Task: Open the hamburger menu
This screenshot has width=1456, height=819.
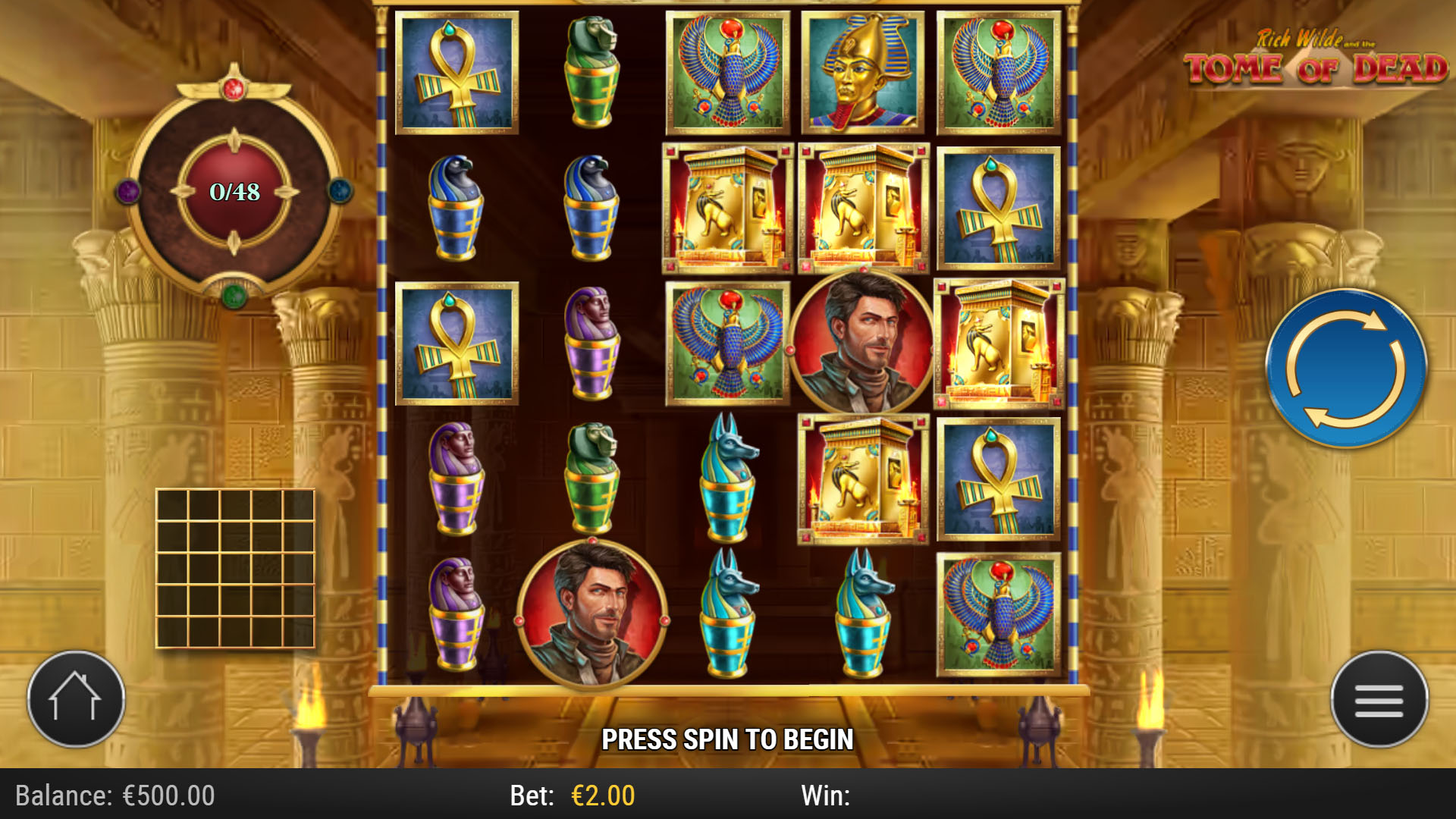Action: (1380, 699)
